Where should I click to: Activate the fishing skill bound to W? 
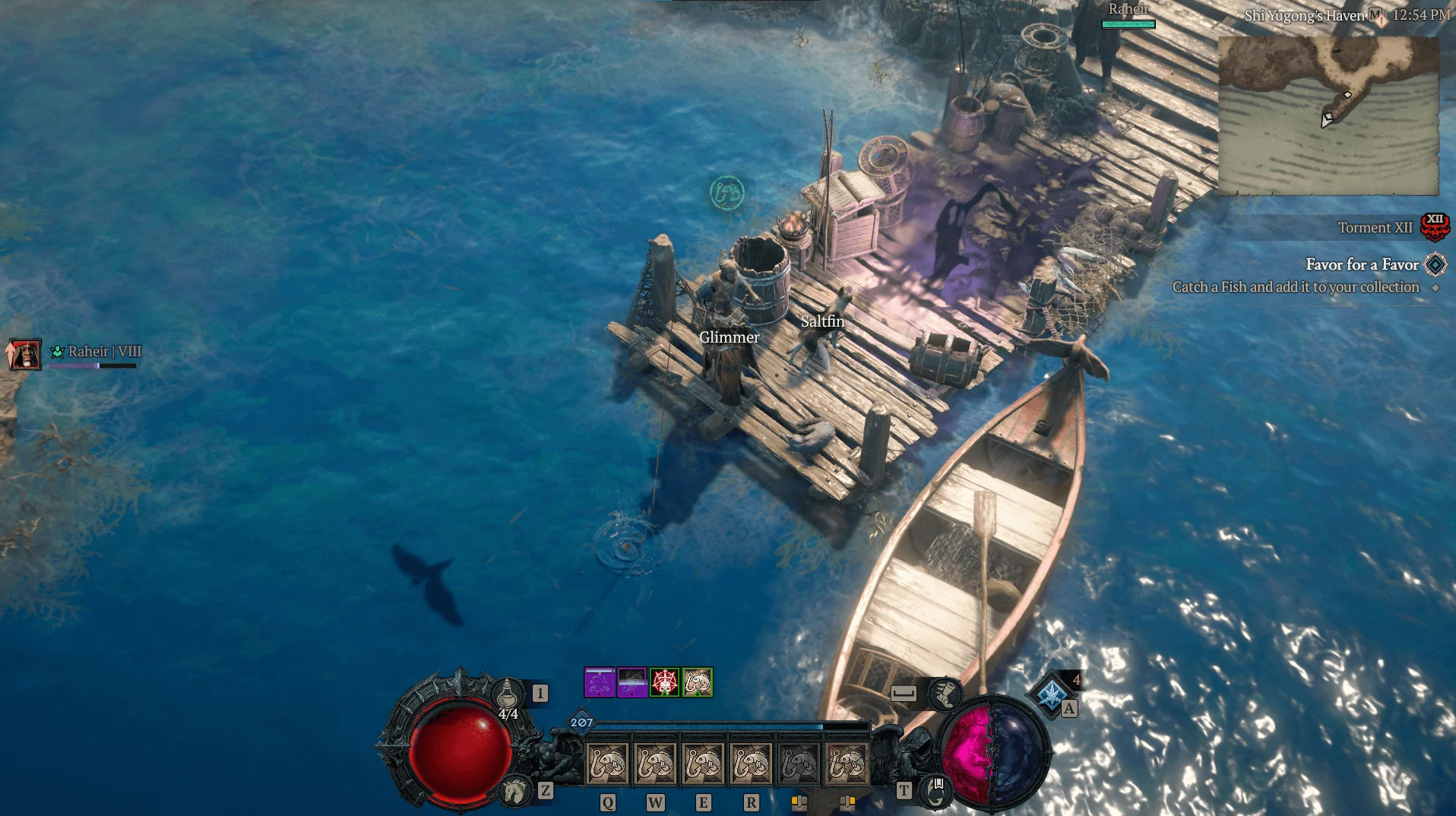tap(655, 763)
